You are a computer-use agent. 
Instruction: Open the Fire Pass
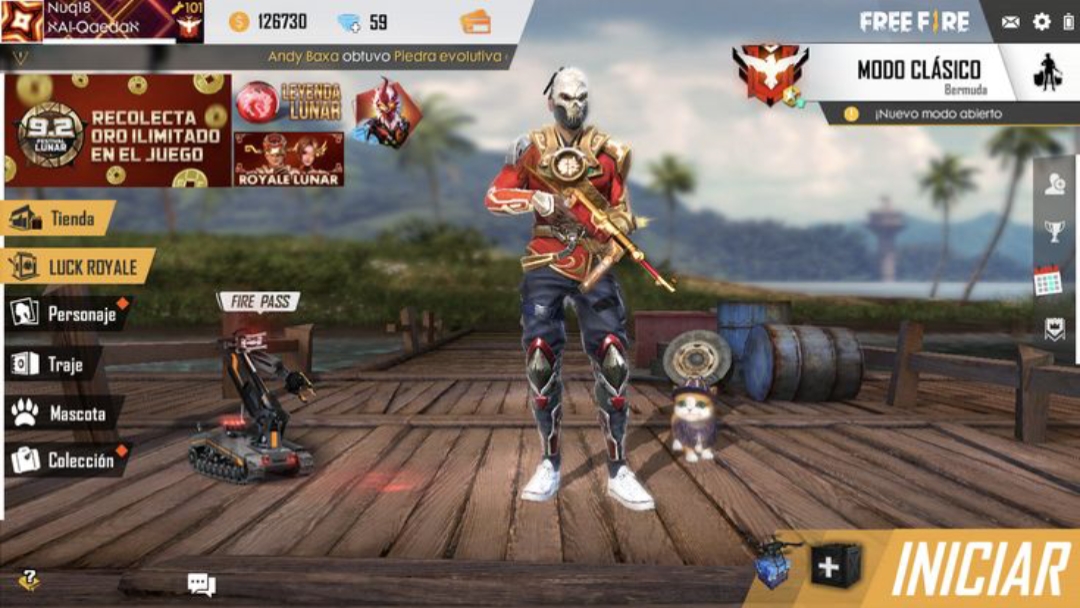[258, 301]
